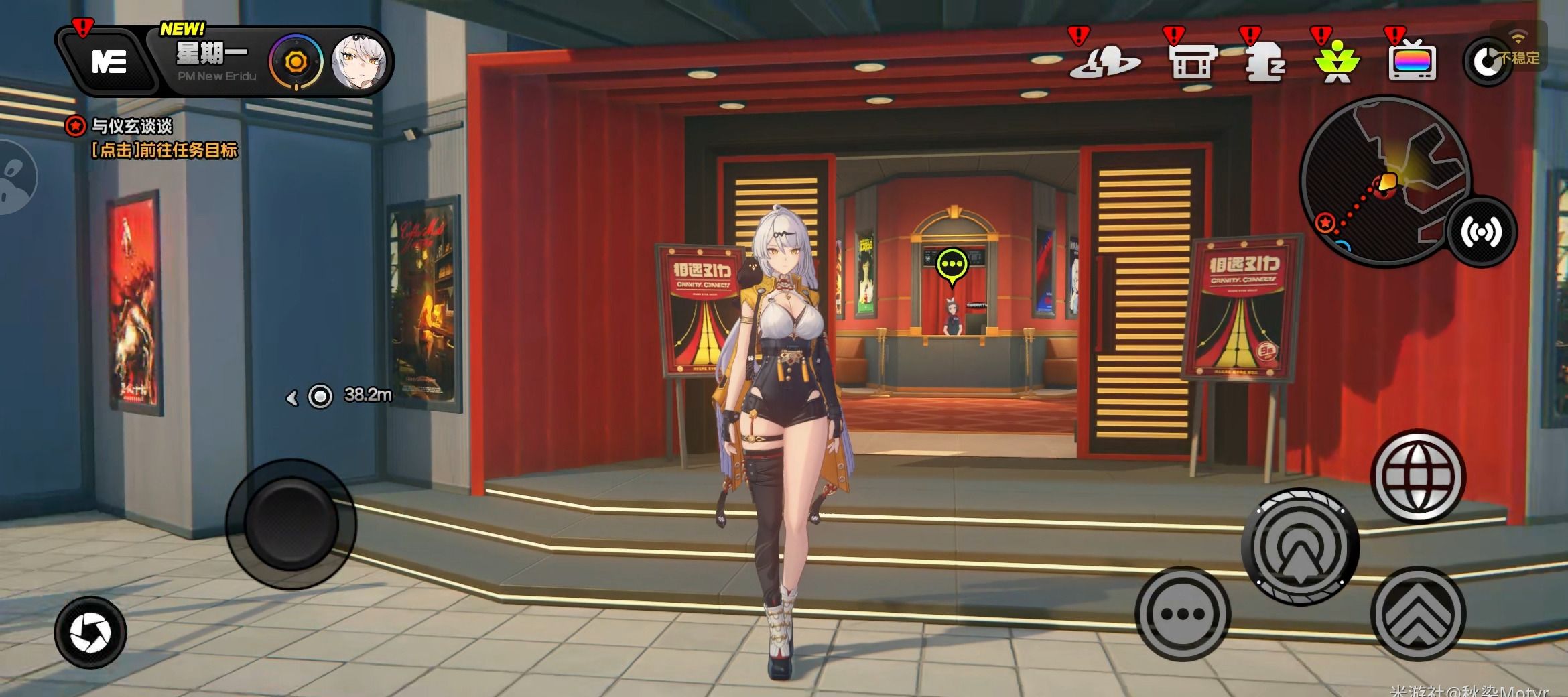
Task: Open the agent silhouette icon
Action: tap(1264, 62)
